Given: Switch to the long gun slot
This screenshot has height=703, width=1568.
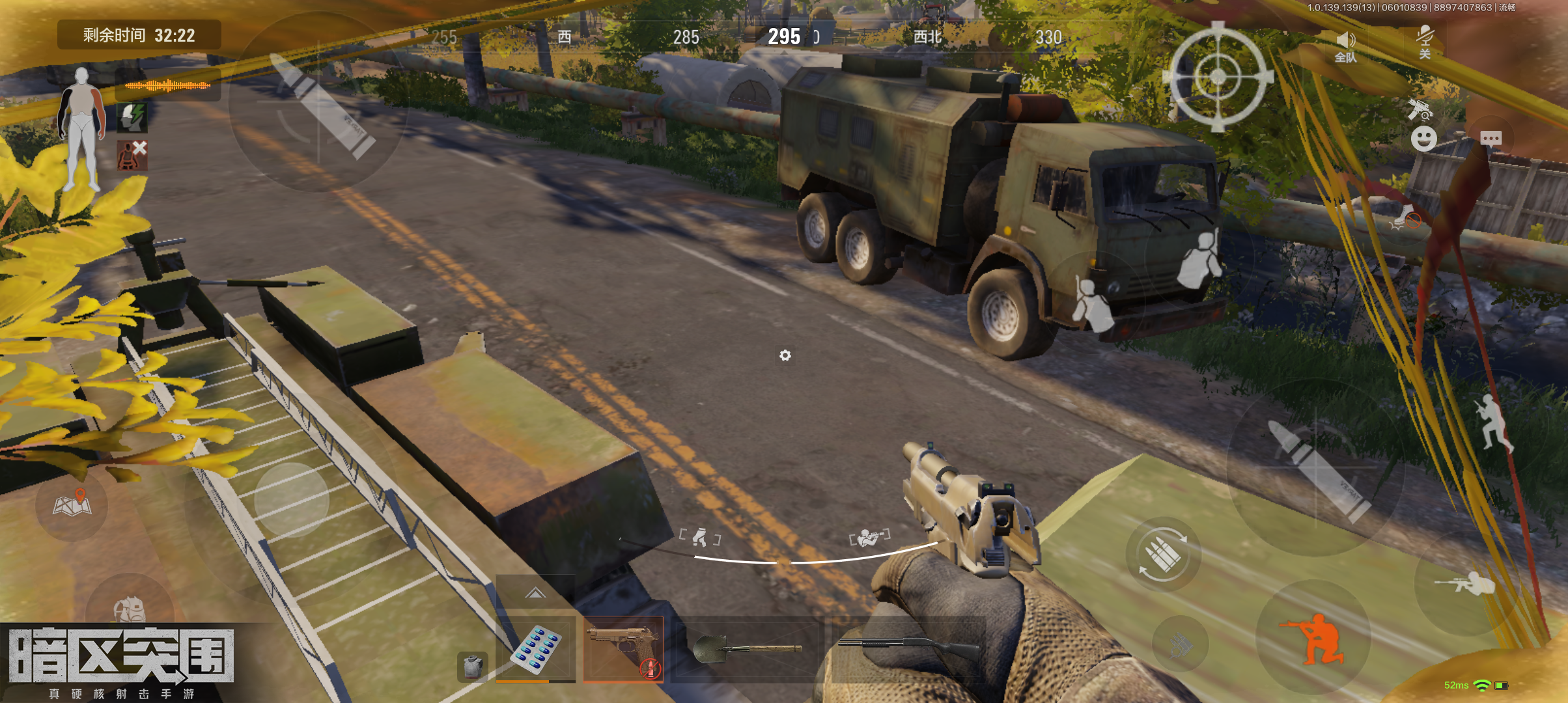Looking at the screenshot, I should 908,647.
